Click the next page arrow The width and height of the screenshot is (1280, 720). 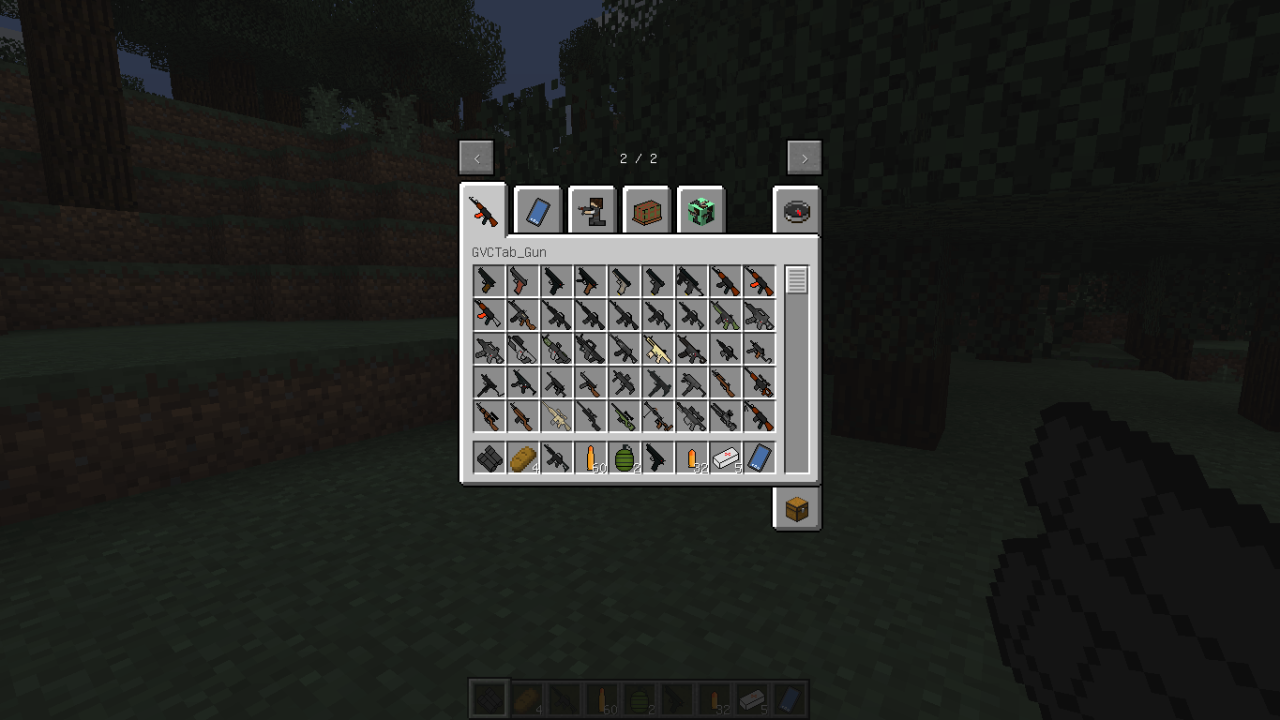point(804,157)
